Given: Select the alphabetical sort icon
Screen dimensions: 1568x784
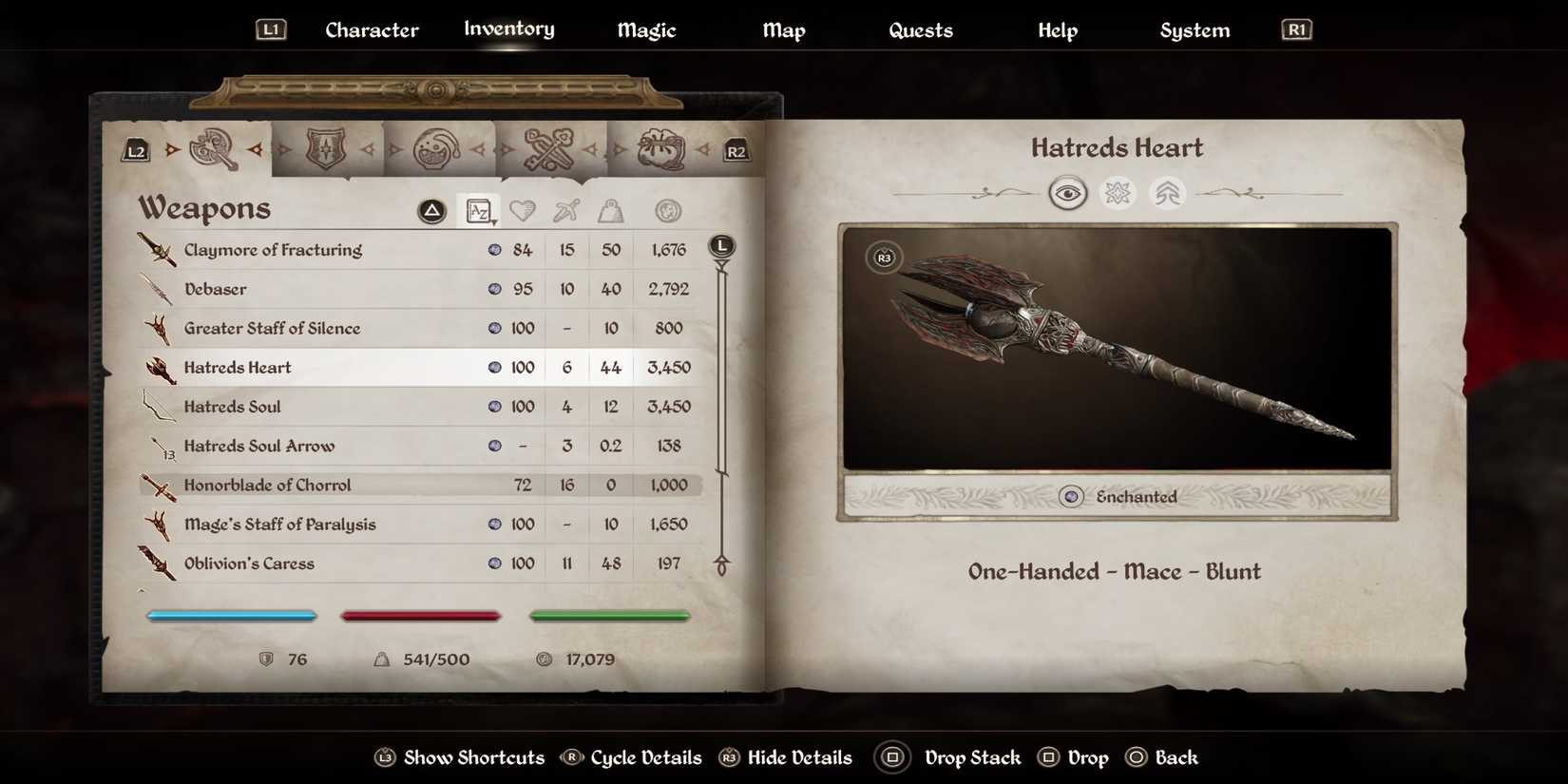Looking at the screenshot, I should tap(480, 210).
